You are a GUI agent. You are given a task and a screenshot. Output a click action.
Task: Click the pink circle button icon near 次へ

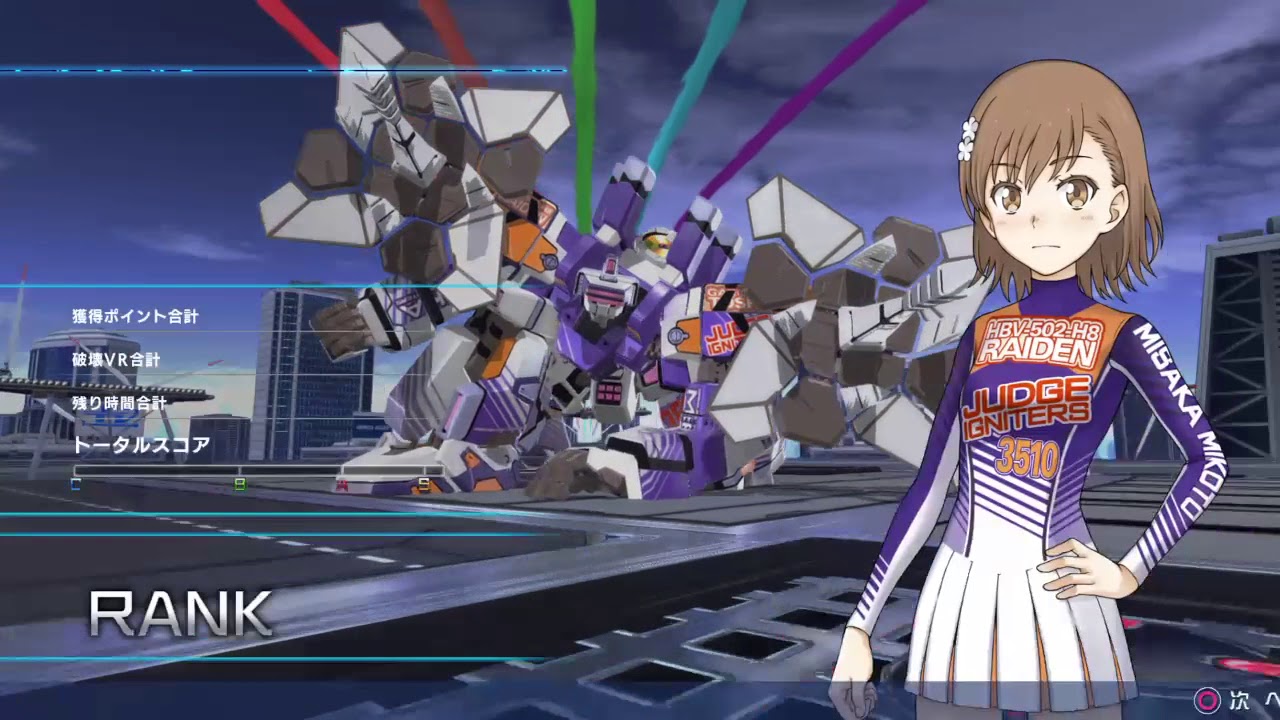click(1206, 701)
